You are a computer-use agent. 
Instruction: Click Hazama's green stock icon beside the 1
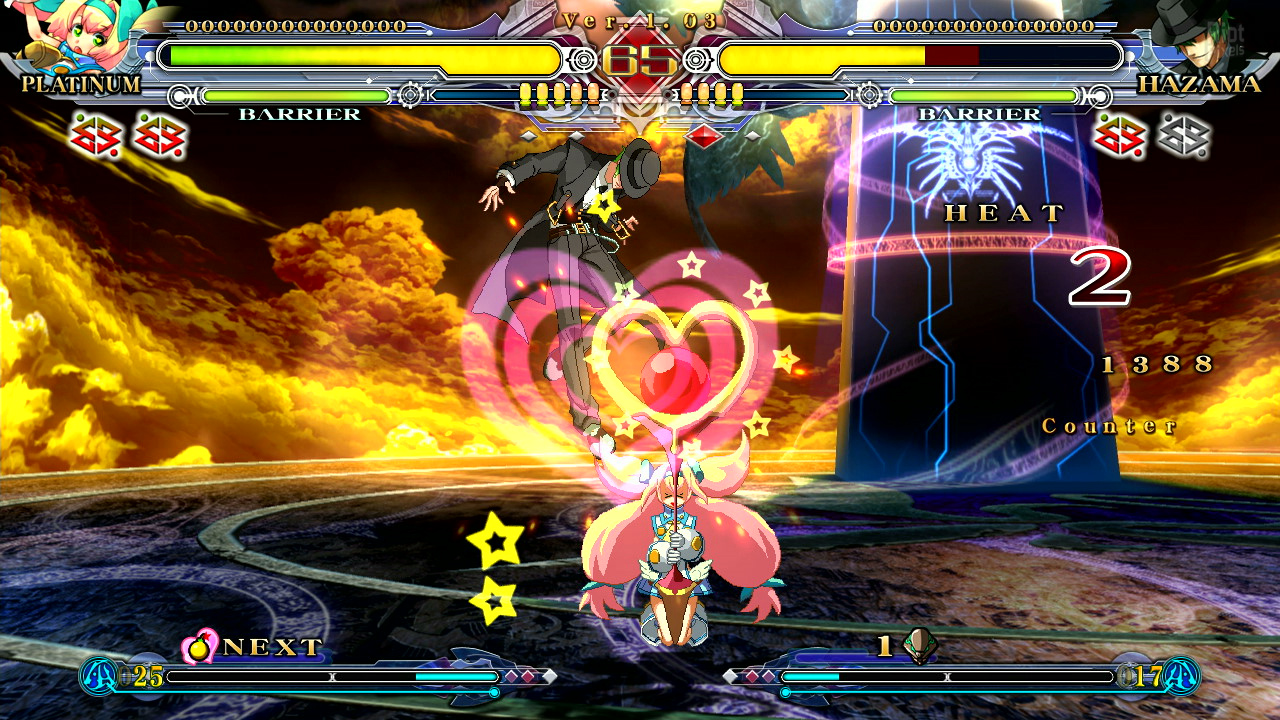tap(919, 646)
